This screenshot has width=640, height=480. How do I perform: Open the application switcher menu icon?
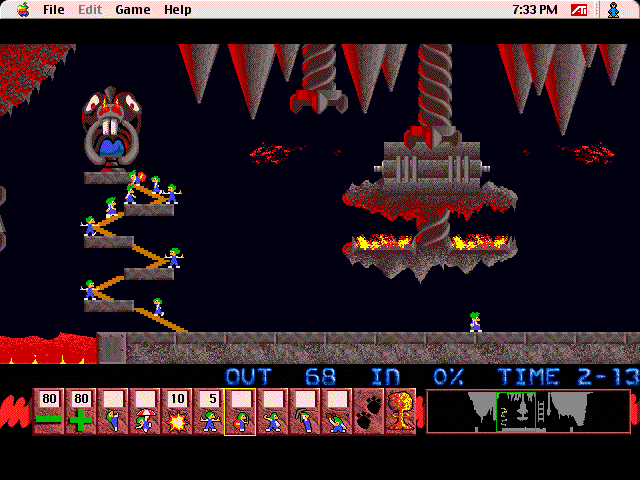click(613, 10)
